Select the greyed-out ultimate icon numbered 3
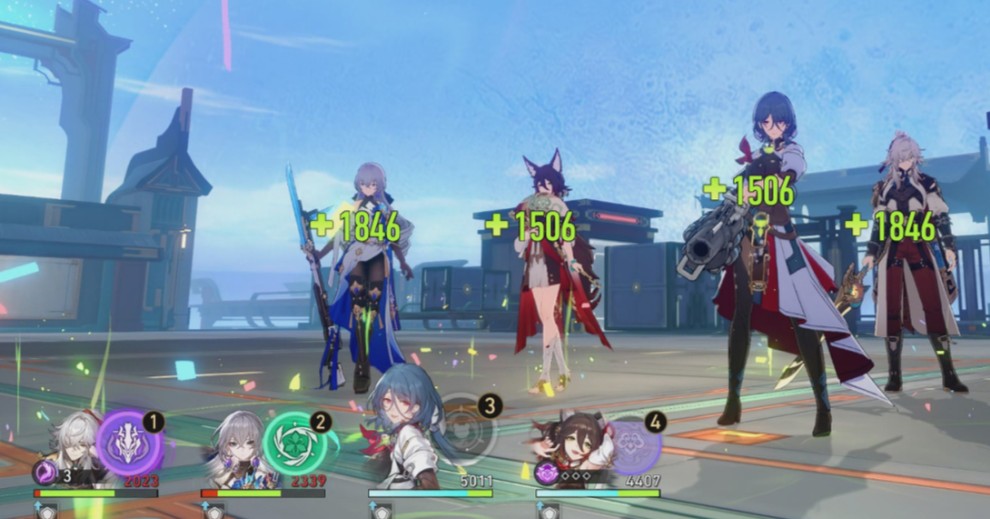 (466, 431)
